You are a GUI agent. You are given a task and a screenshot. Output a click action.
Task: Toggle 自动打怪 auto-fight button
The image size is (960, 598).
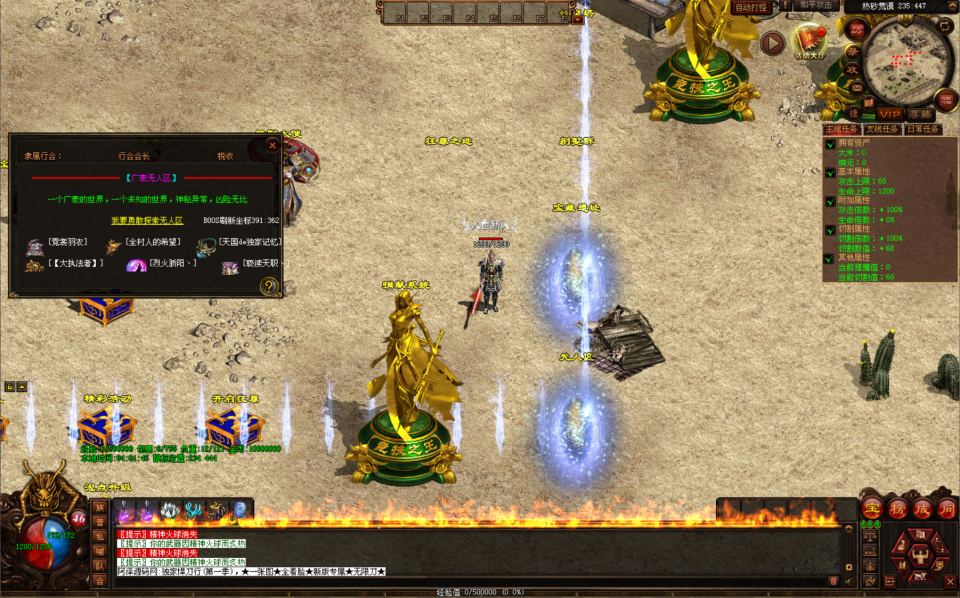(x=751, y=7)
